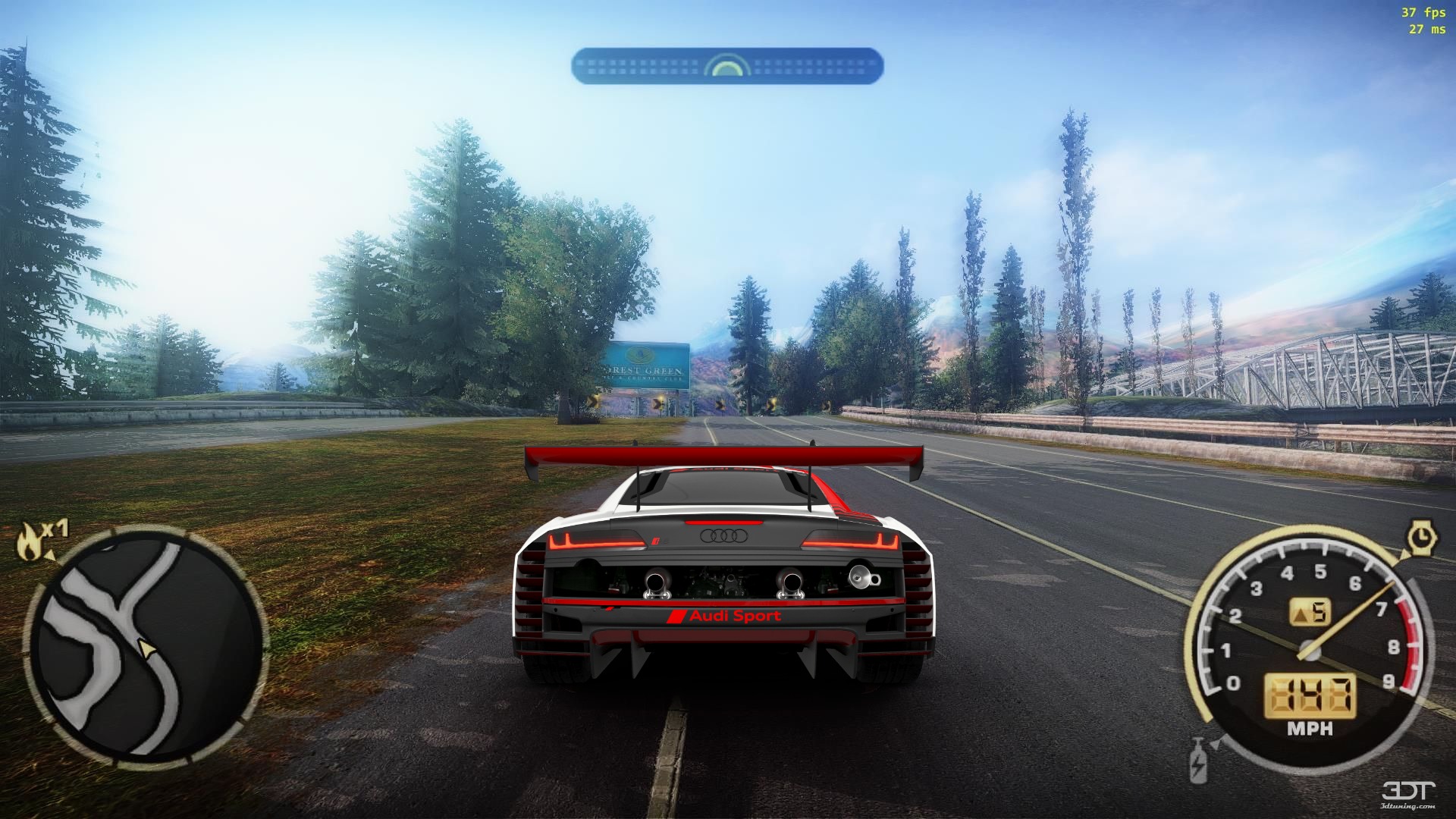The image size is (1456, 819).
Task: Click the nitrous bottle icon
Action: (x=1198, y=759)
